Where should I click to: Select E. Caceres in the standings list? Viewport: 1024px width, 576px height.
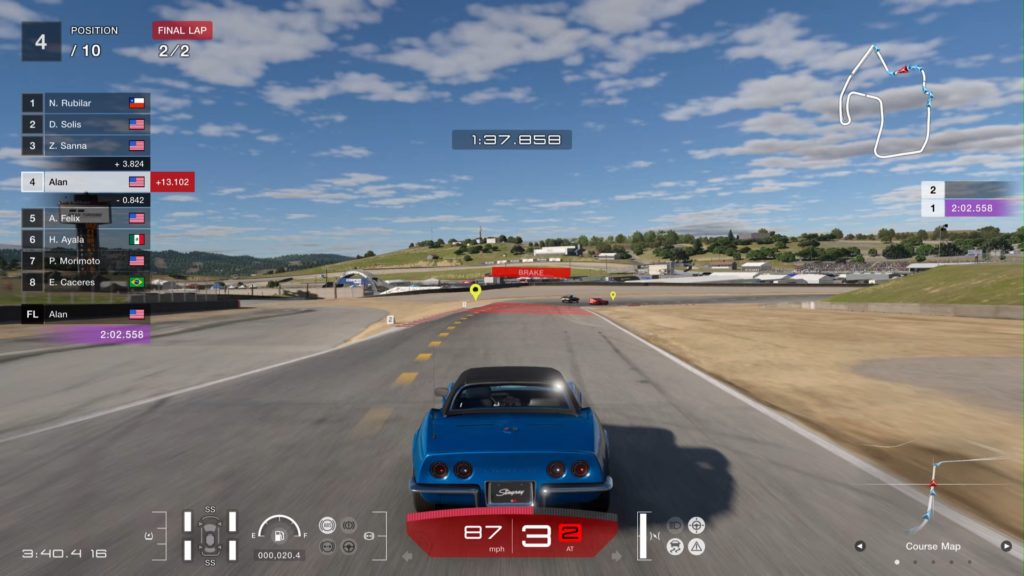click(x=86, y=282)
